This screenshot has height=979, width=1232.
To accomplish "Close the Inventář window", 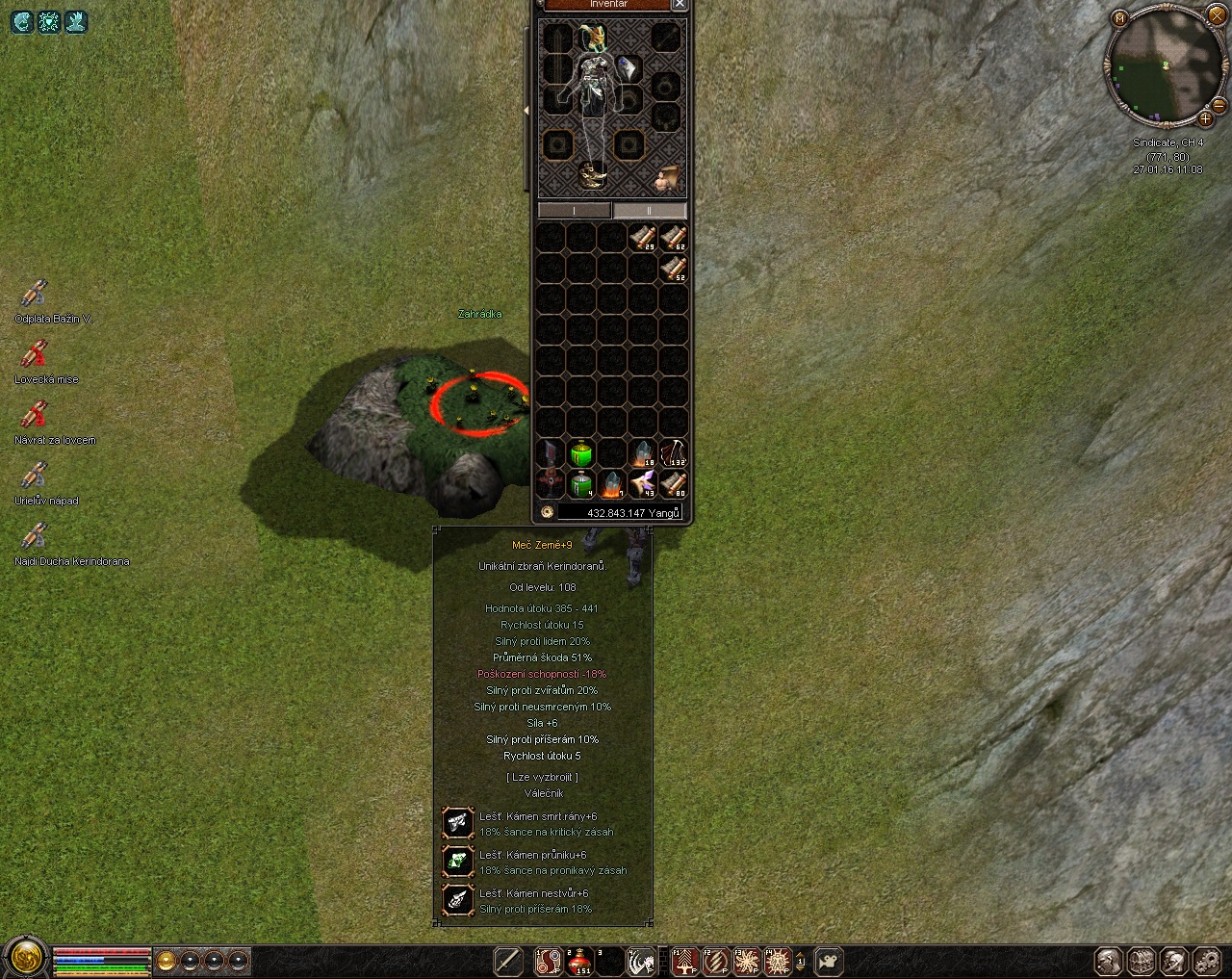I will tap(680, 4).
